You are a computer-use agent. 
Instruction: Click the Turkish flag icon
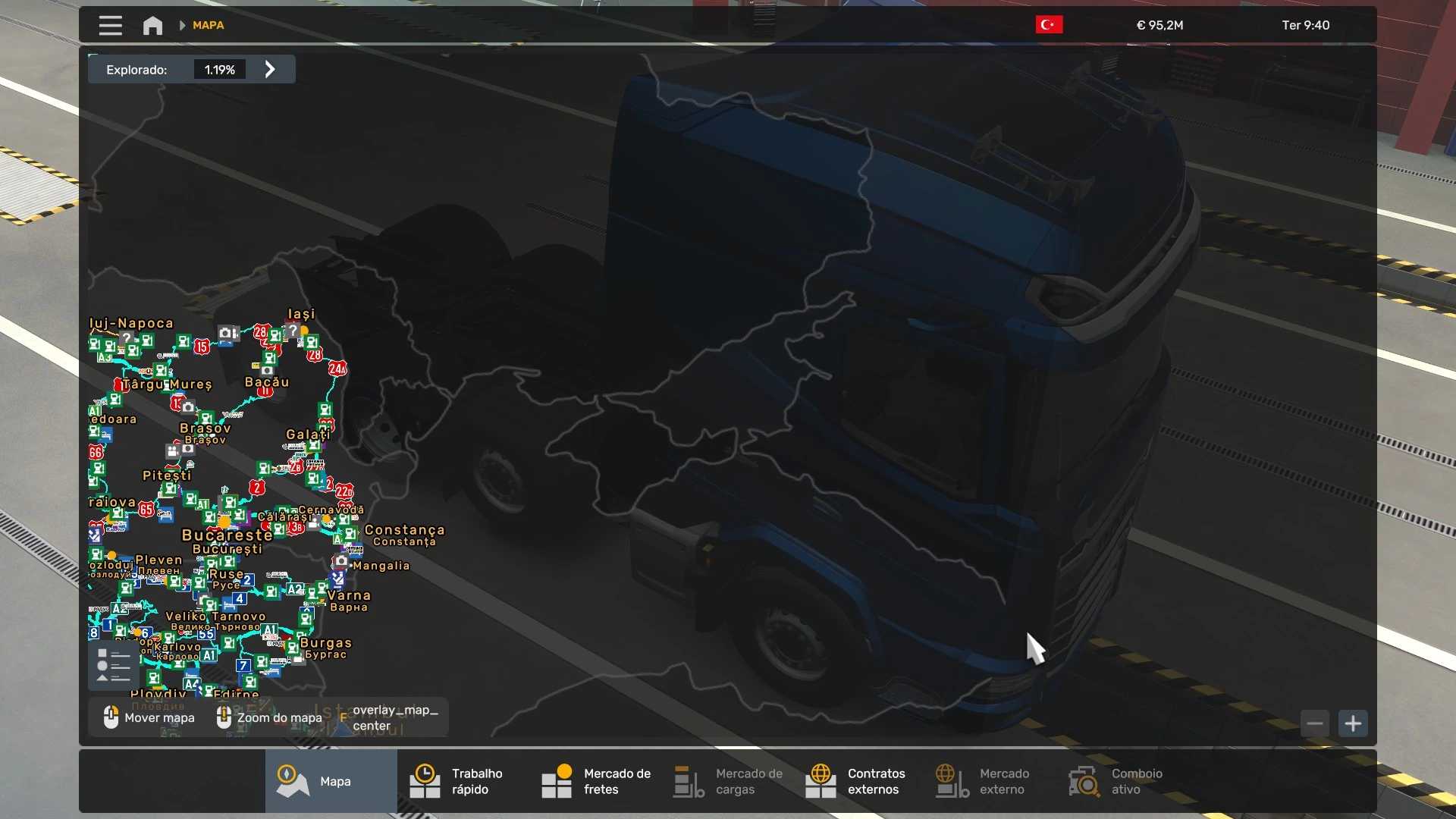click(1049, 25)
